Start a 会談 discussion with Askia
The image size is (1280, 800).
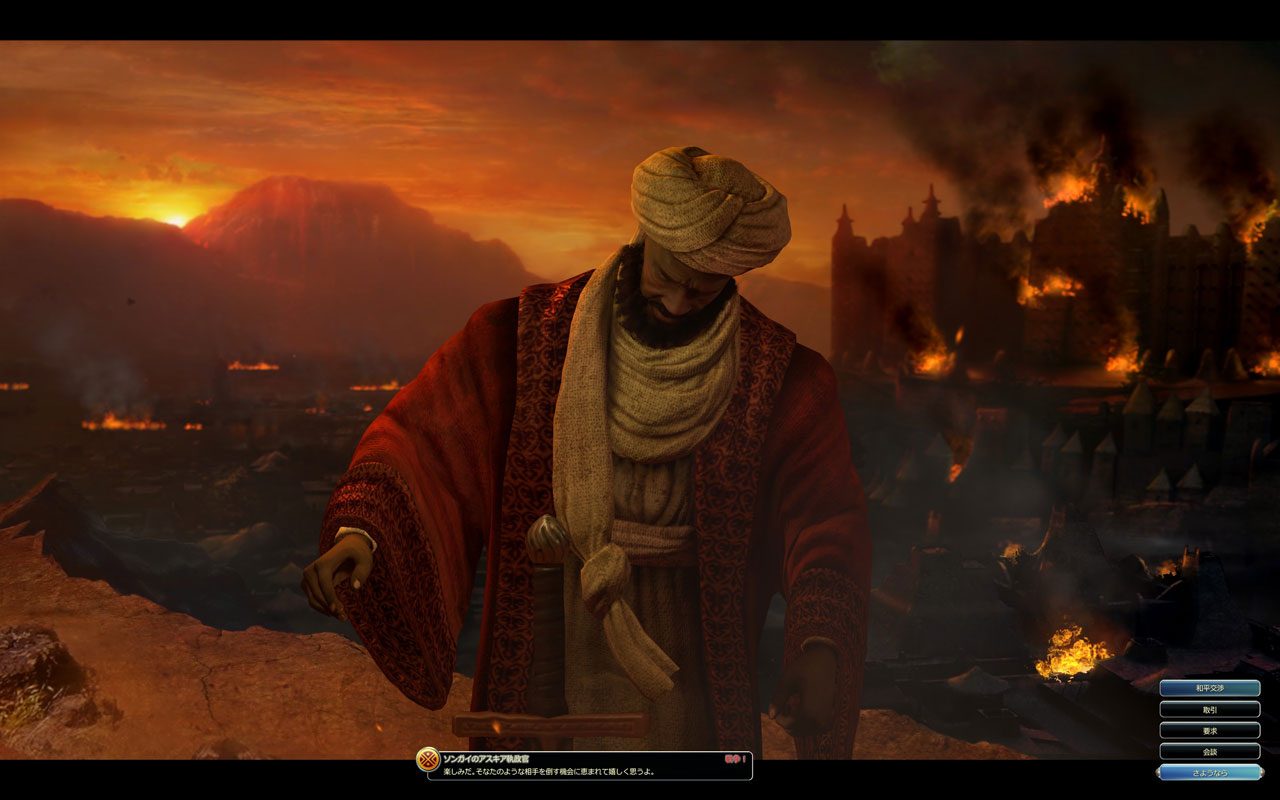1210,751
